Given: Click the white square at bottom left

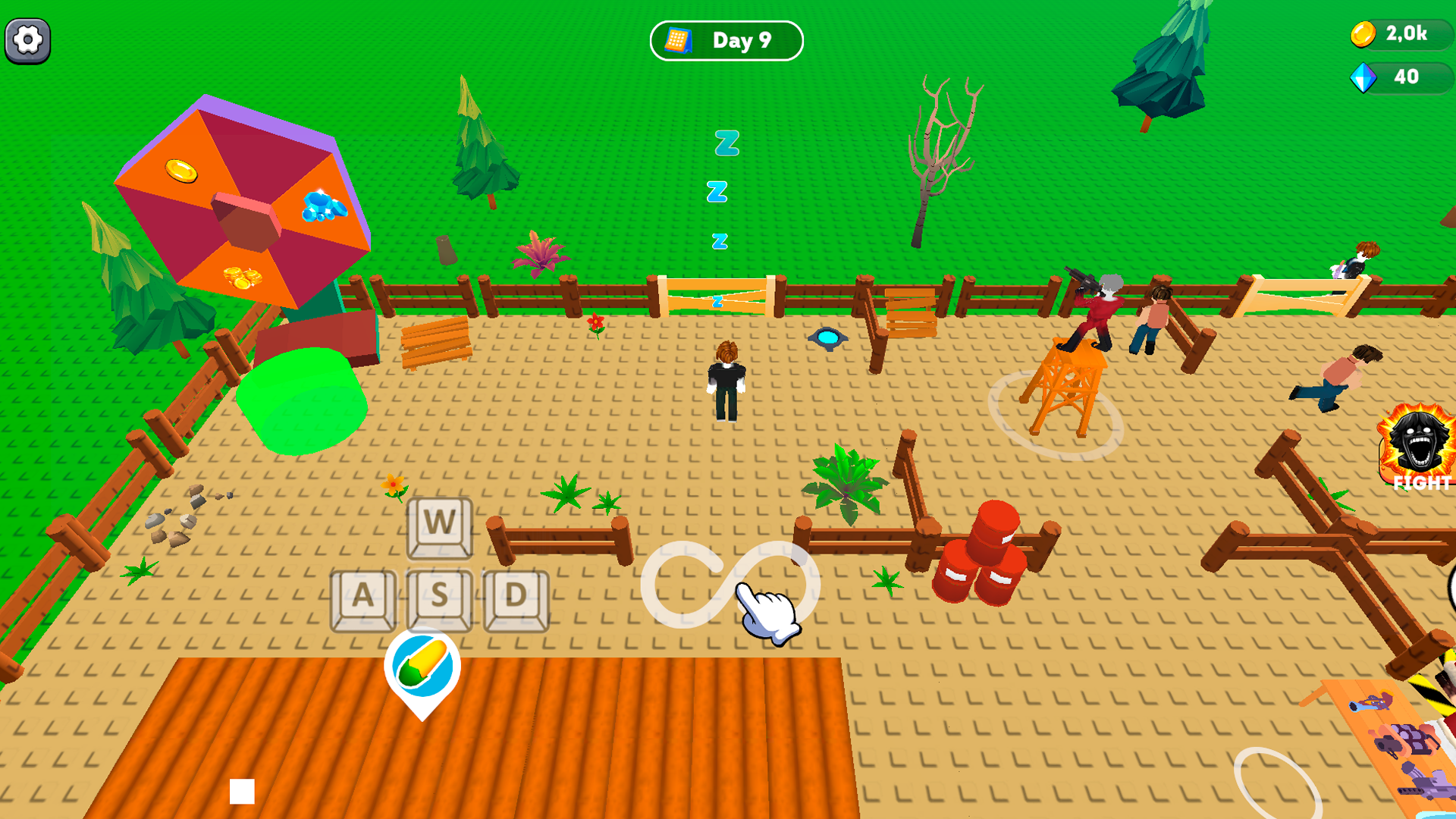Looking at the screenshot, I should point(241,789).
